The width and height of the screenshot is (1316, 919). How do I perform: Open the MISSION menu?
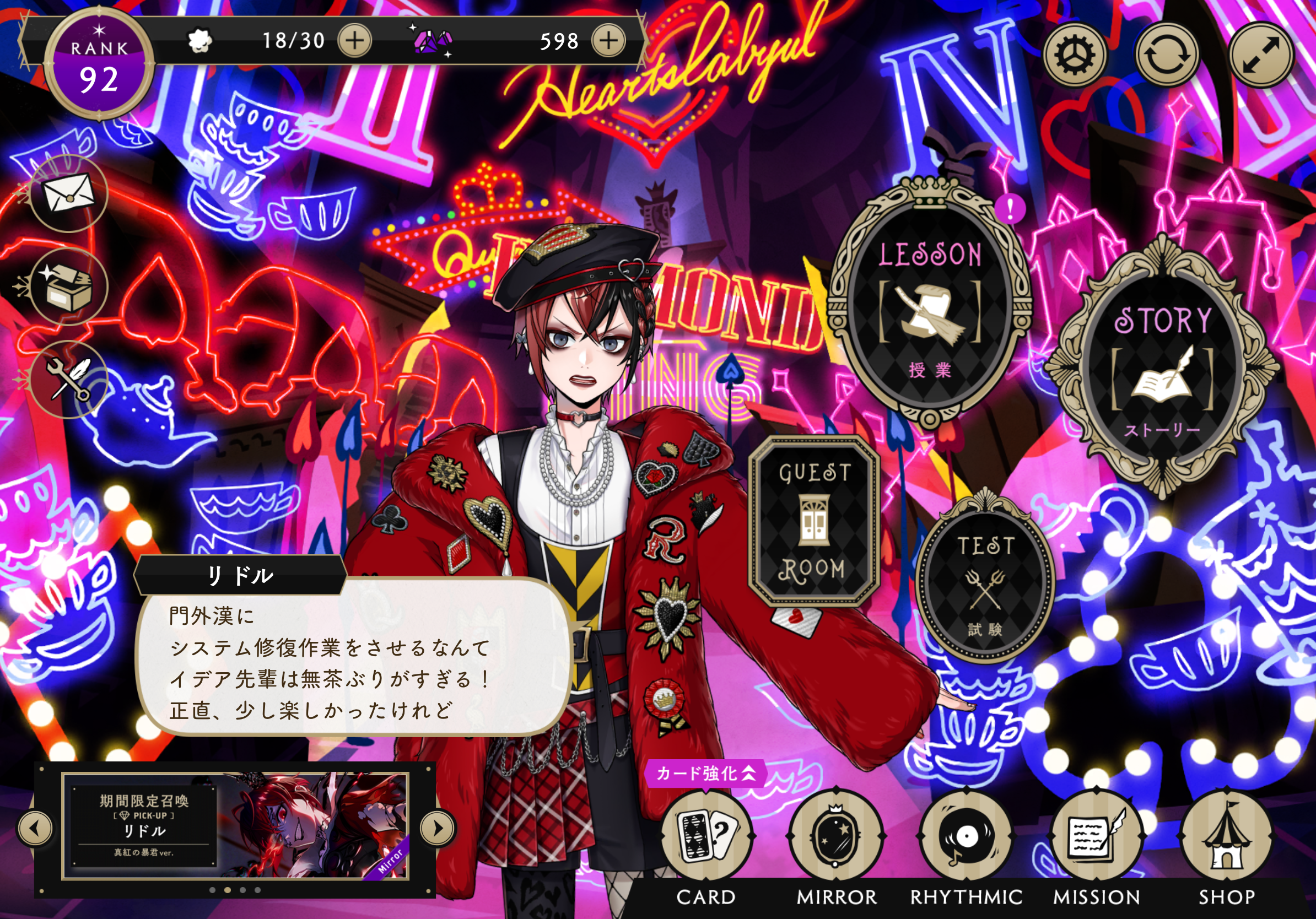[1096, 837]
